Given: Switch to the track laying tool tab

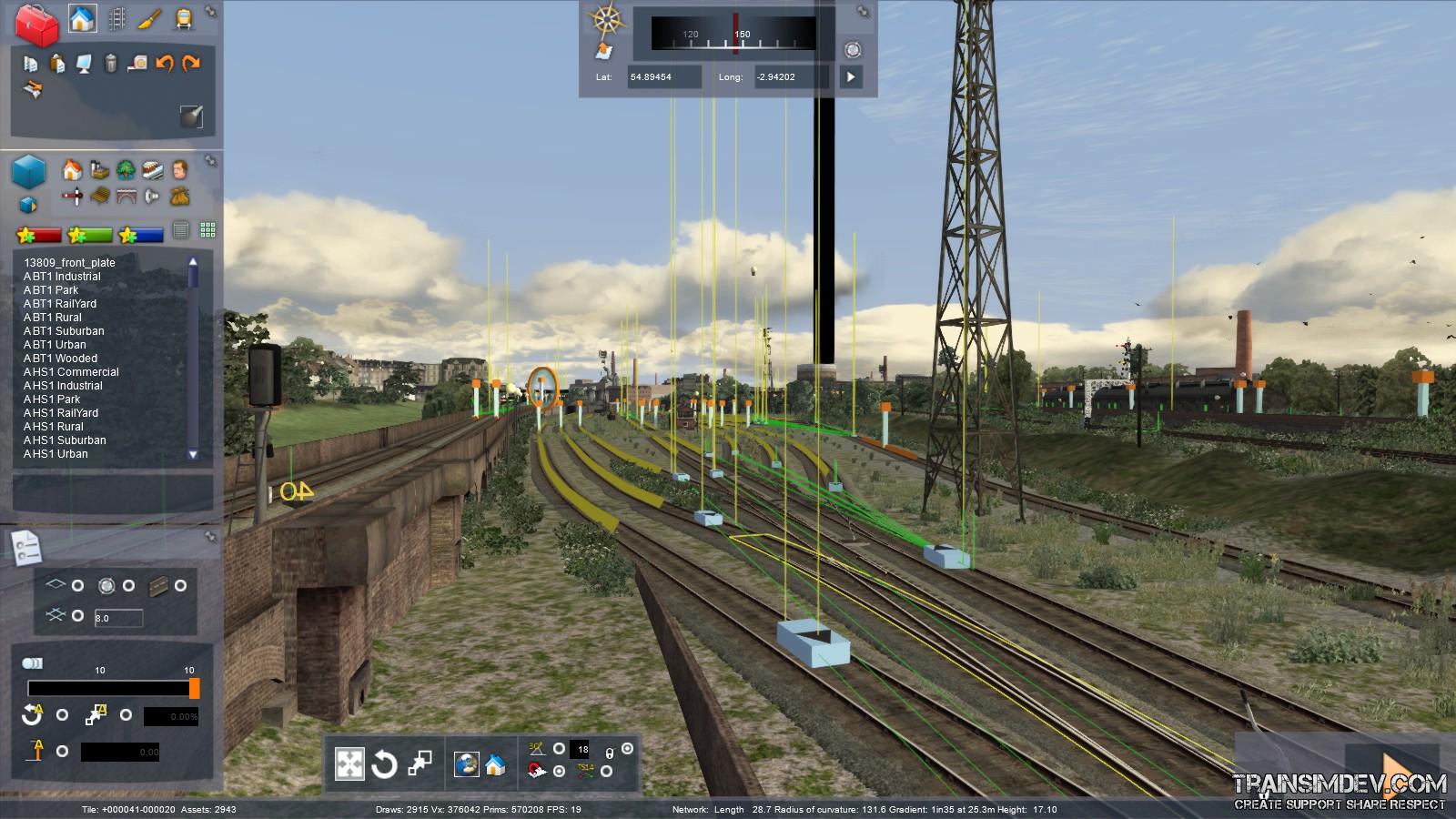Looking at the screenshot, I should click(116, 19).
